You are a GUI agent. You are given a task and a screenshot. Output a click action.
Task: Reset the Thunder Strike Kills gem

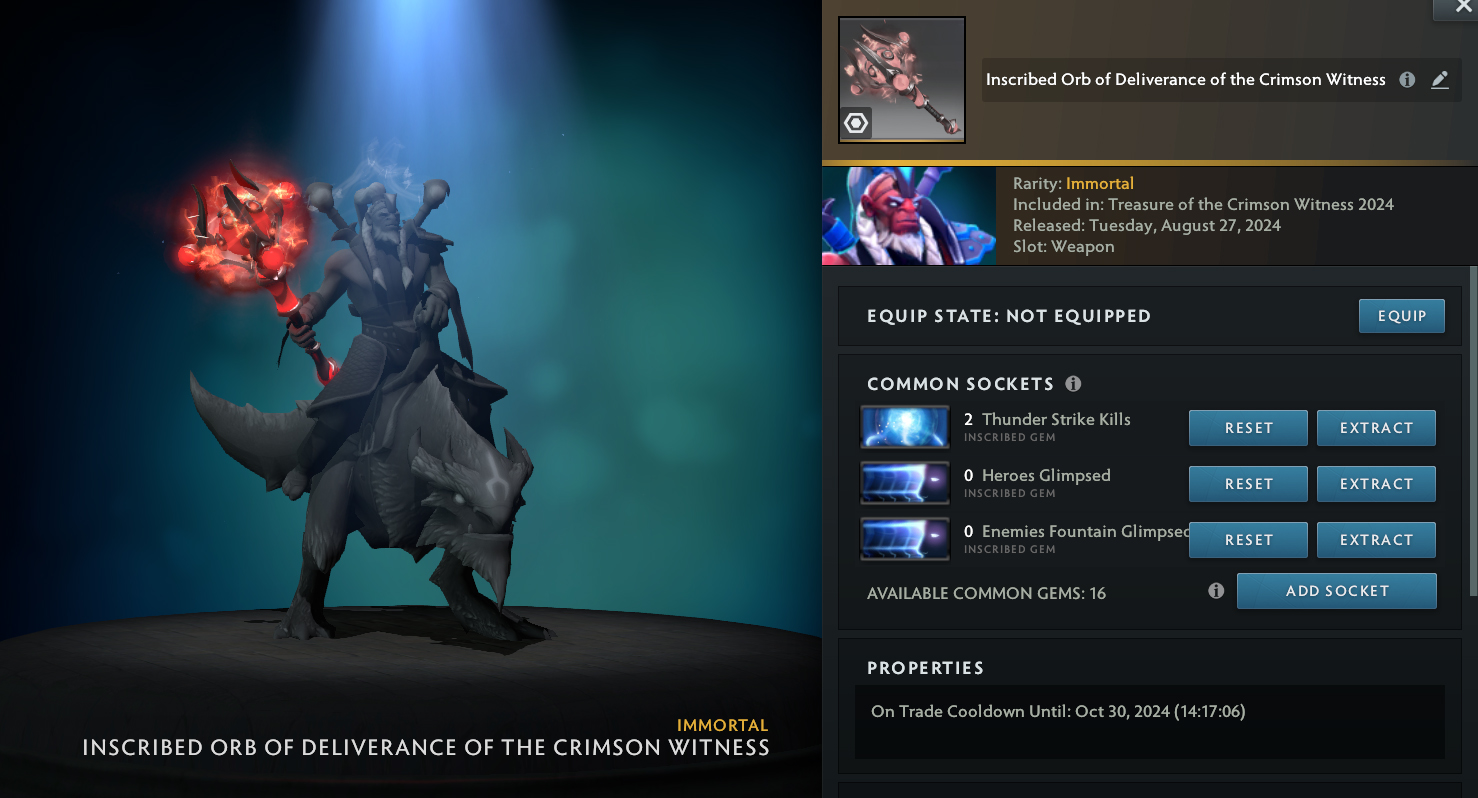(1248, 428)
